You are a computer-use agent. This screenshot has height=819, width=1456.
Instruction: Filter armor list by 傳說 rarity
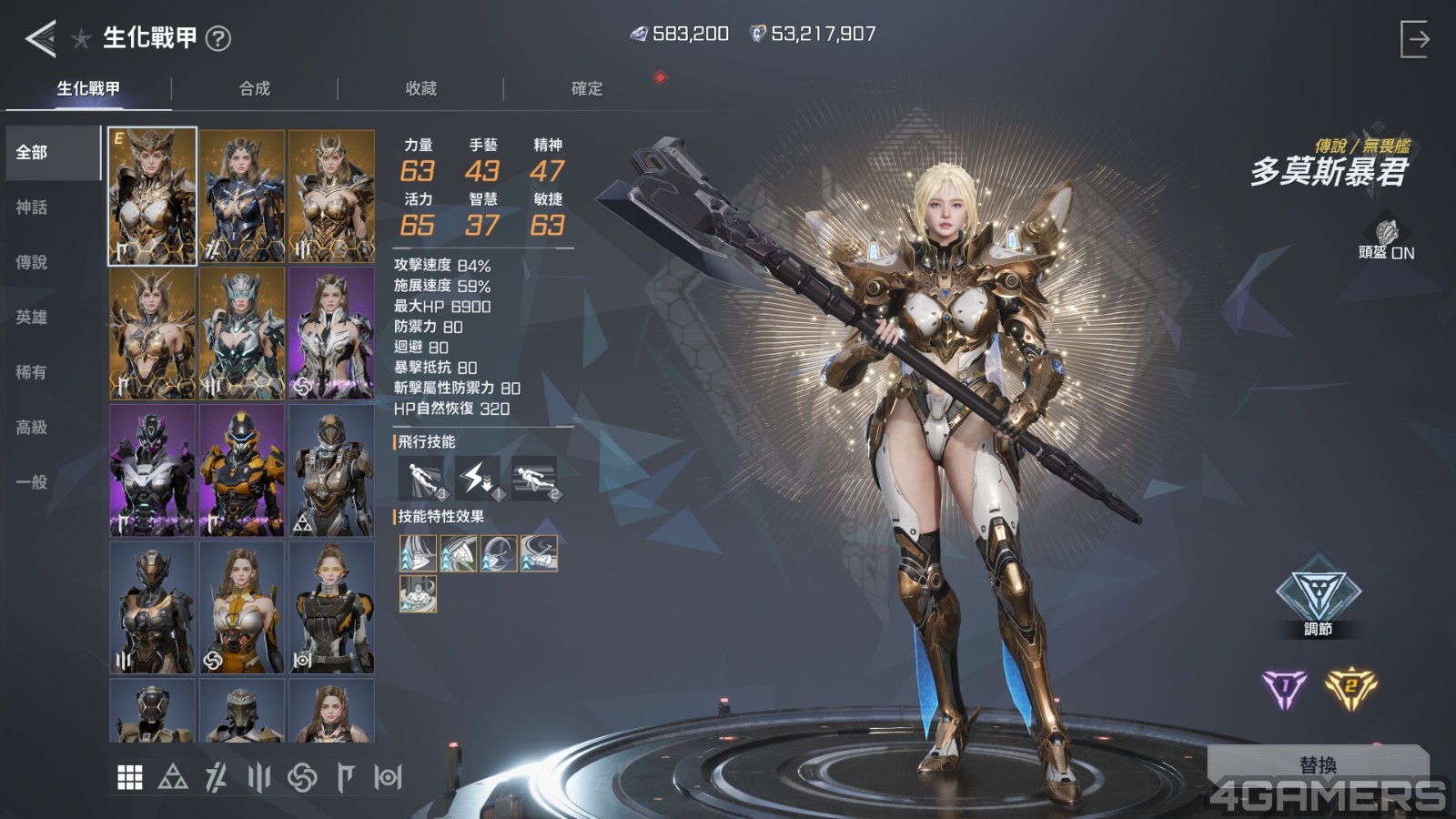(32, 262)
